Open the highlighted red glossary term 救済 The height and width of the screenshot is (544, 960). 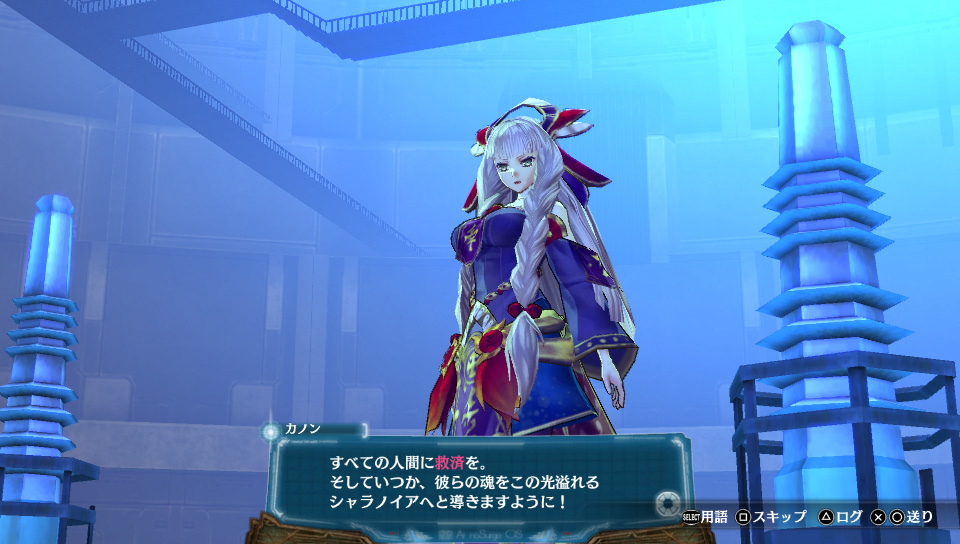[x=449, y=464]
